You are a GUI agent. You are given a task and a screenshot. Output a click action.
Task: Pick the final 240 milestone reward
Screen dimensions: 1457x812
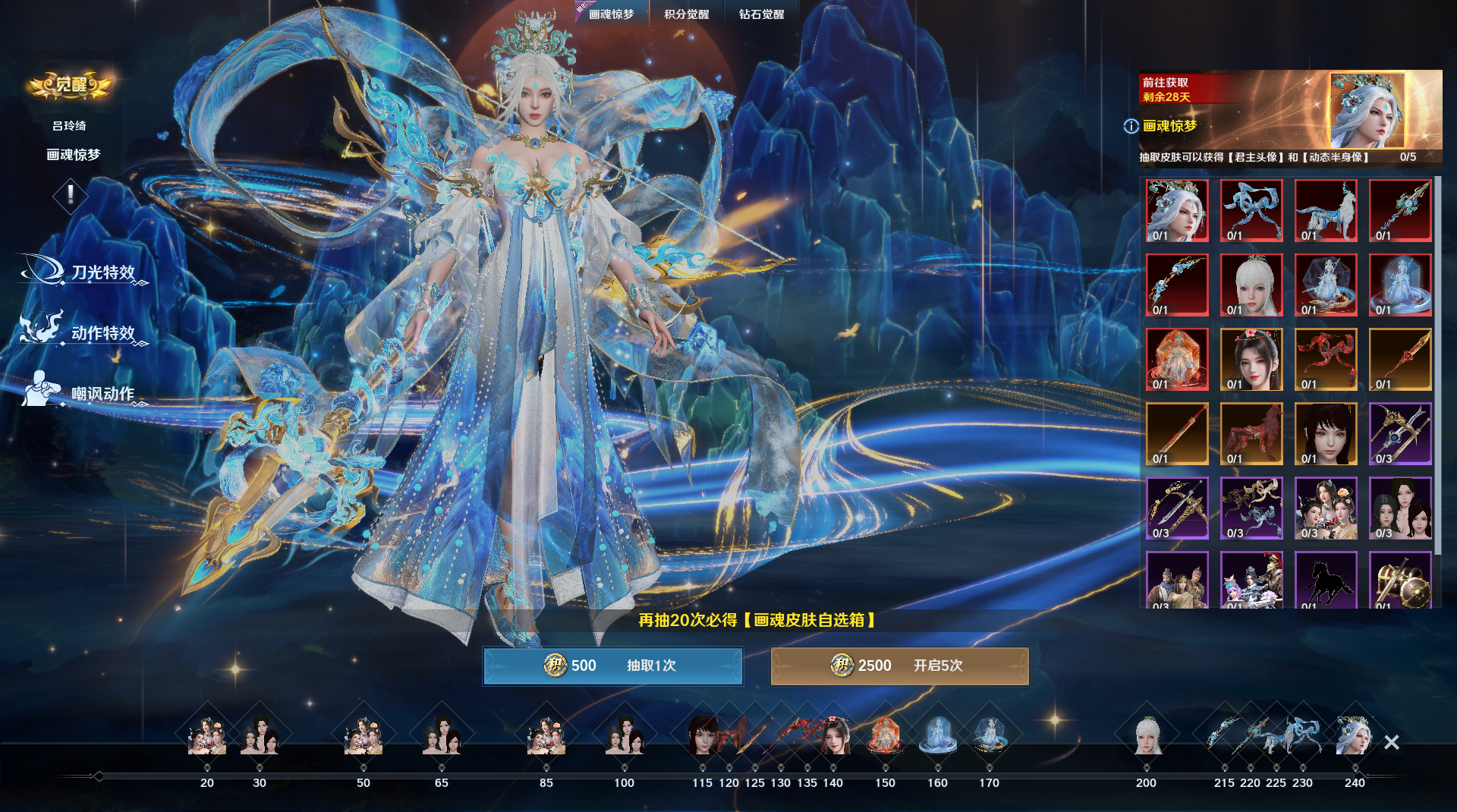[1355, 736]
